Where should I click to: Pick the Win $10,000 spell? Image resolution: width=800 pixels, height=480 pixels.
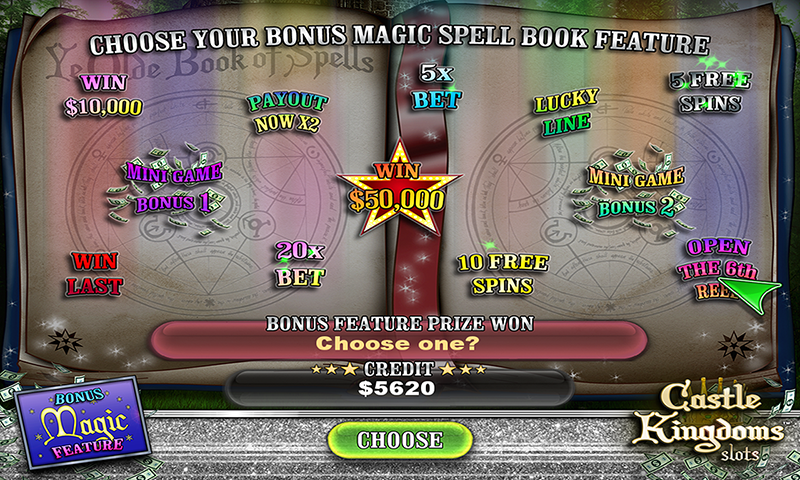[104, 96]
